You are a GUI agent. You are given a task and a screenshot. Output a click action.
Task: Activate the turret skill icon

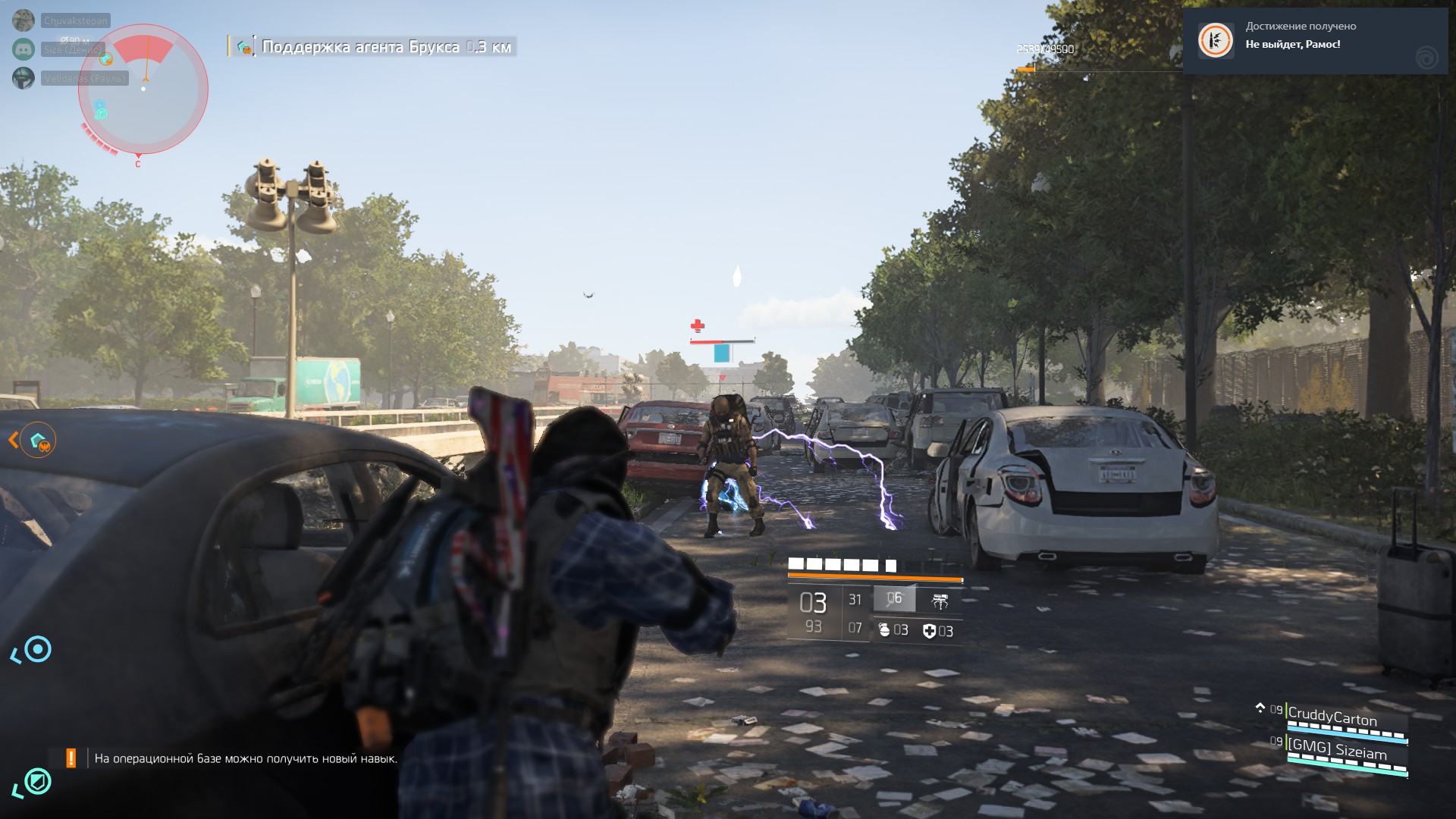coord(940,601)
